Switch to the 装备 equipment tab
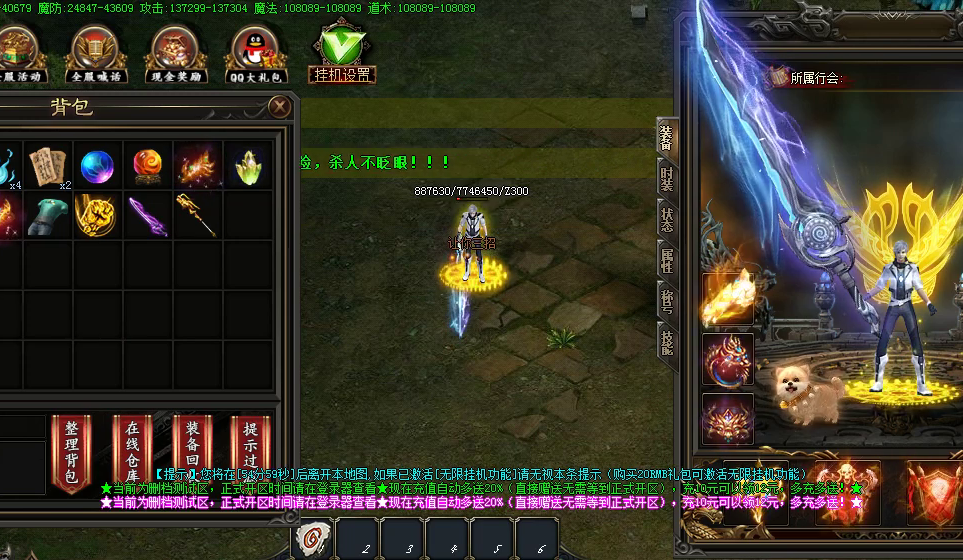Image resolution: width=963 pixels, height=560 pixels. pos(667,138)
